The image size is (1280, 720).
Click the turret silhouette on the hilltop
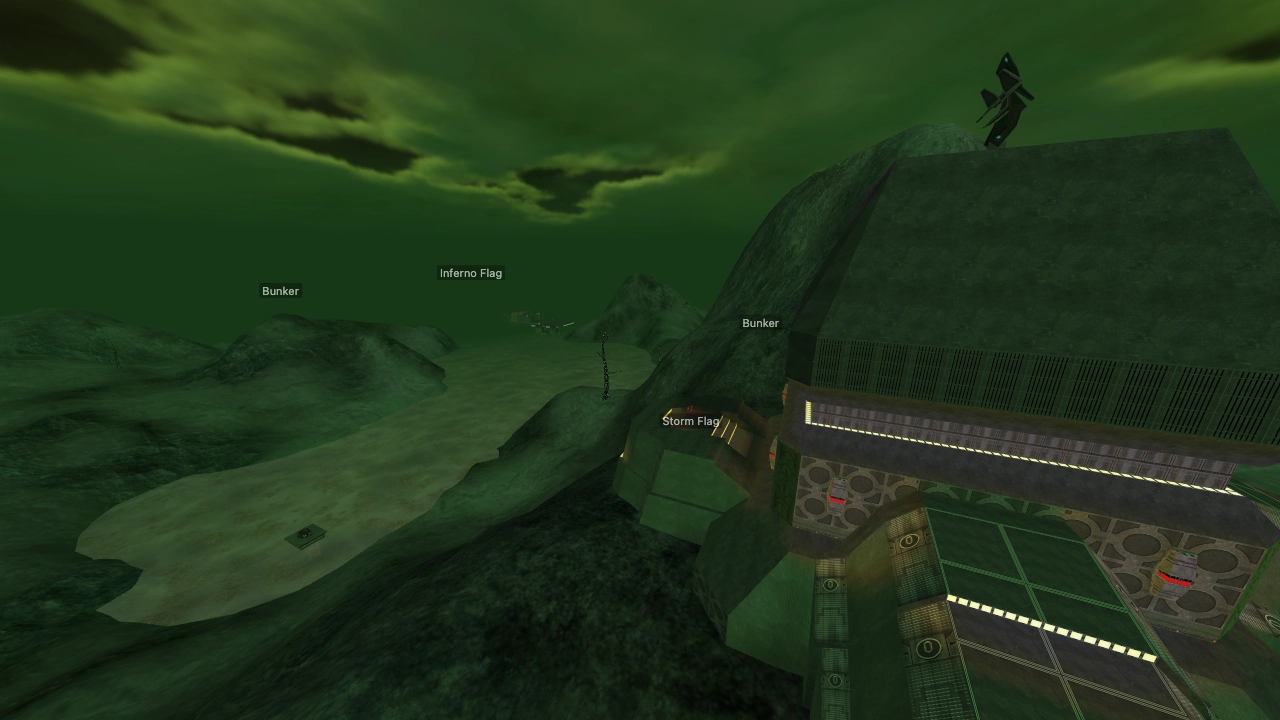[1005, 95]
